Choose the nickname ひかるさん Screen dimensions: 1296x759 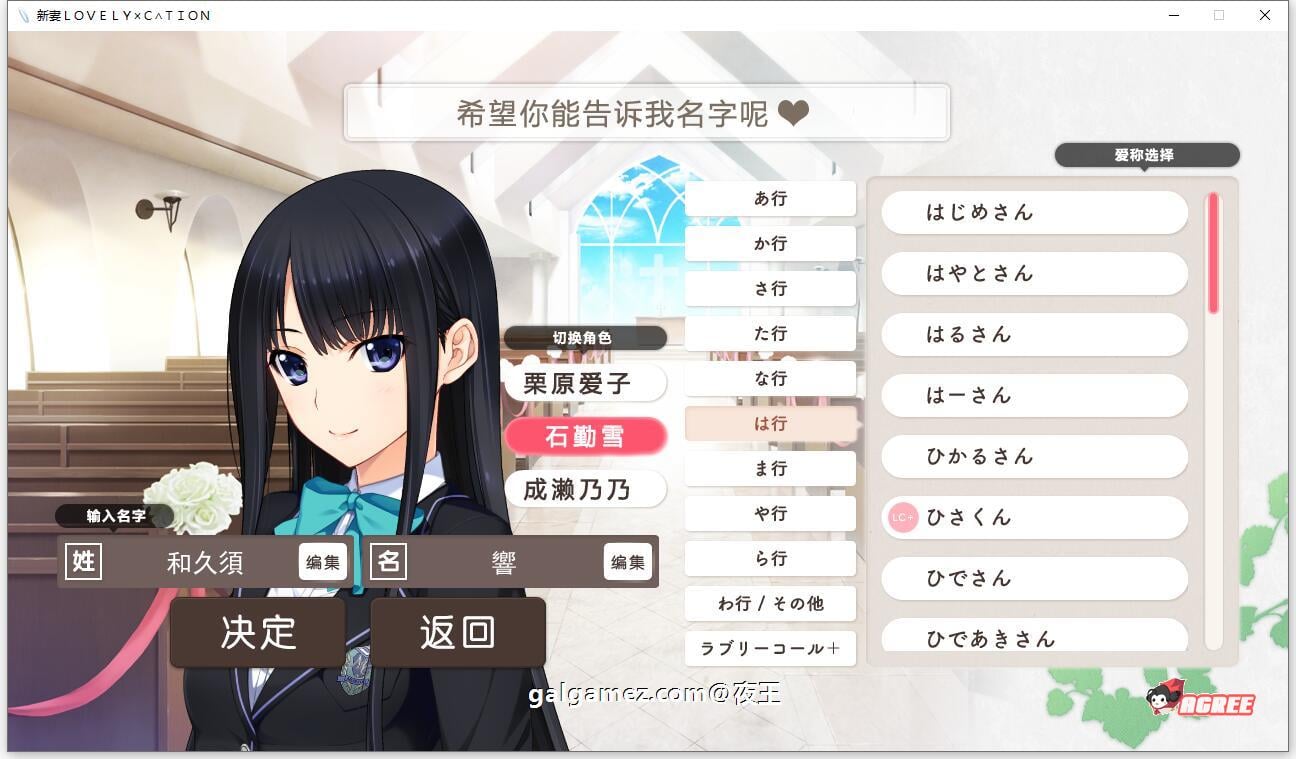[1034, 457]
